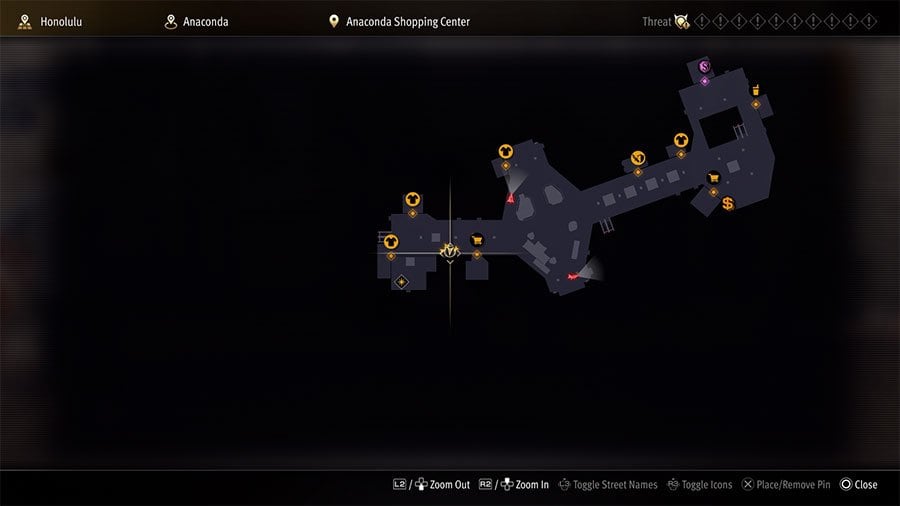
Task: Click the drink cup map marker
Action: (755, 90)
